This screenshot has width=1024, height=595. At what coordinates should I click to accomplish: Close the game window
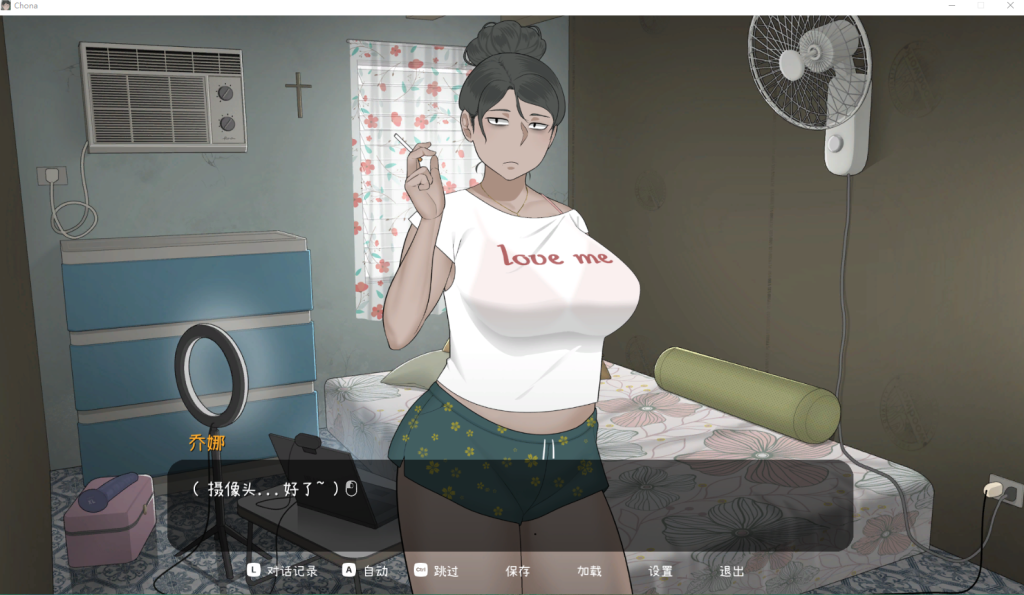(1008, 6)
